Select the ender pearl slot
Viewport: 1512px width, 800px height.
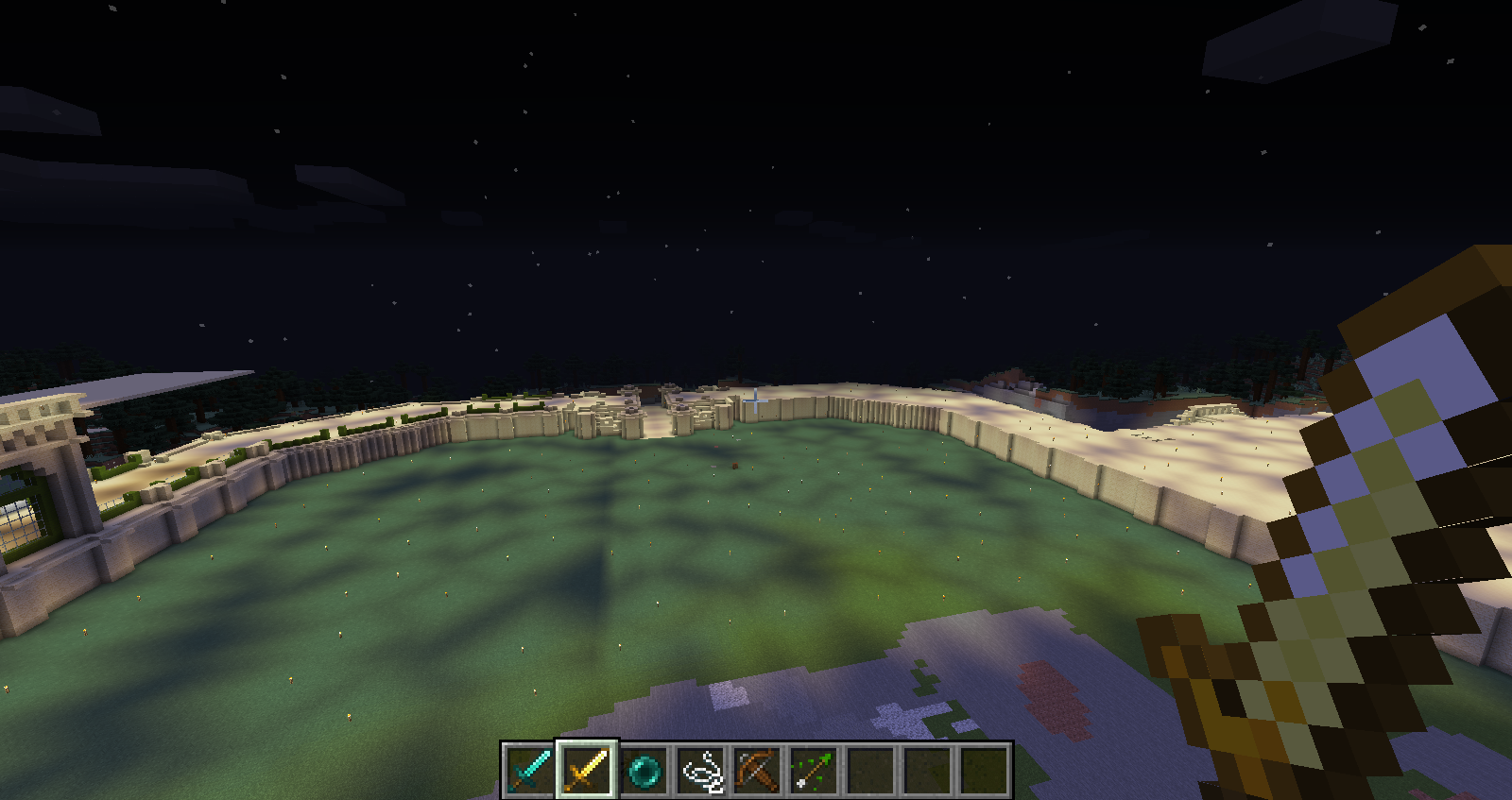[644, 770]
